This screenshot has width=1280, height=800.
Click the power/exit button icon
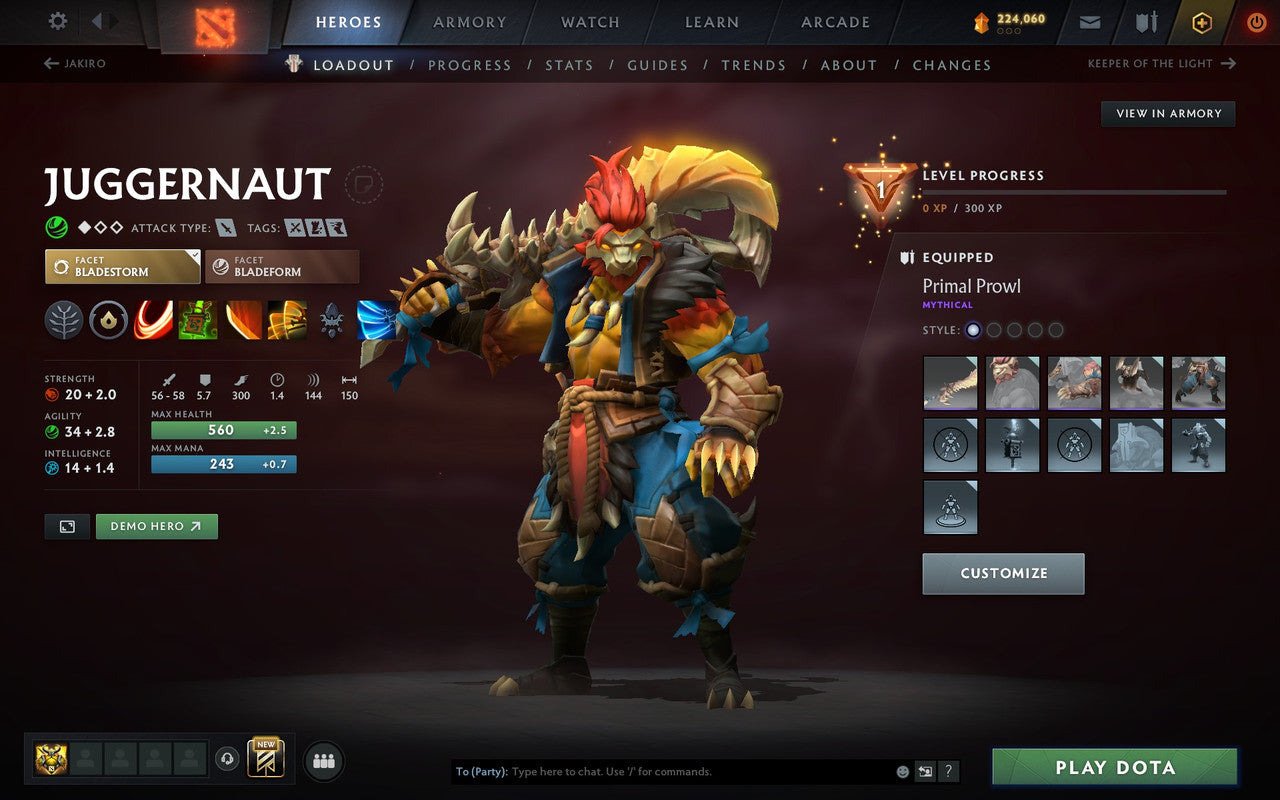pyautogui.click(x=1256, y=21)
